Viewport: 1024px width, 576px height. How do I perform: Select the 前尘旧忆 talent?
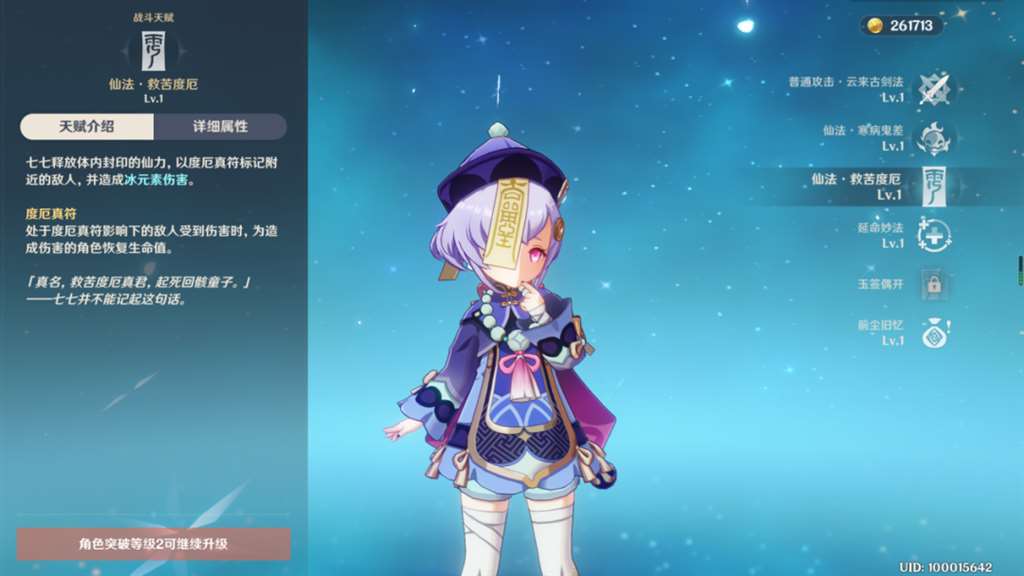click(933, 332)
